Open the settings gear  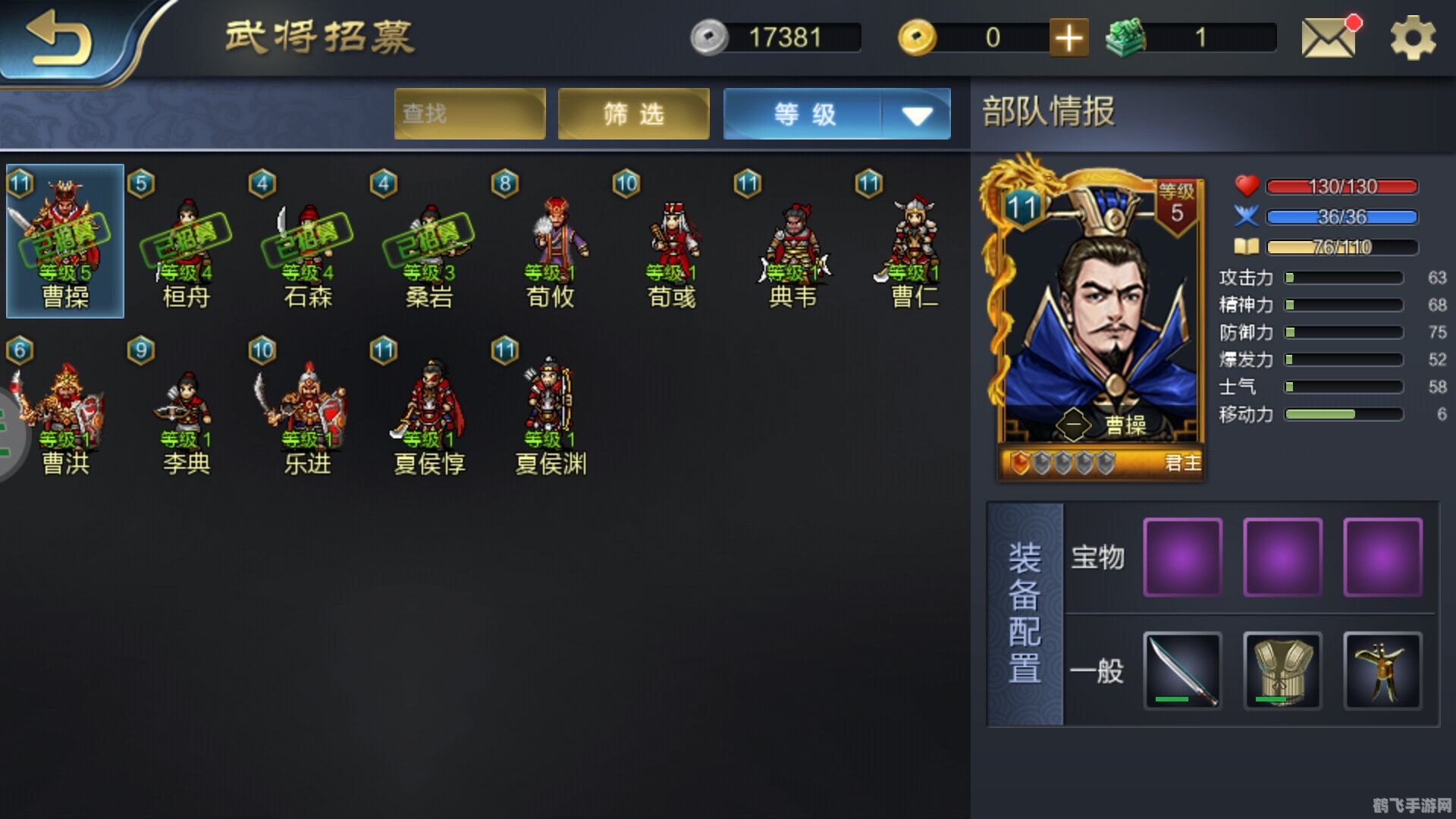coord(1412,38)
